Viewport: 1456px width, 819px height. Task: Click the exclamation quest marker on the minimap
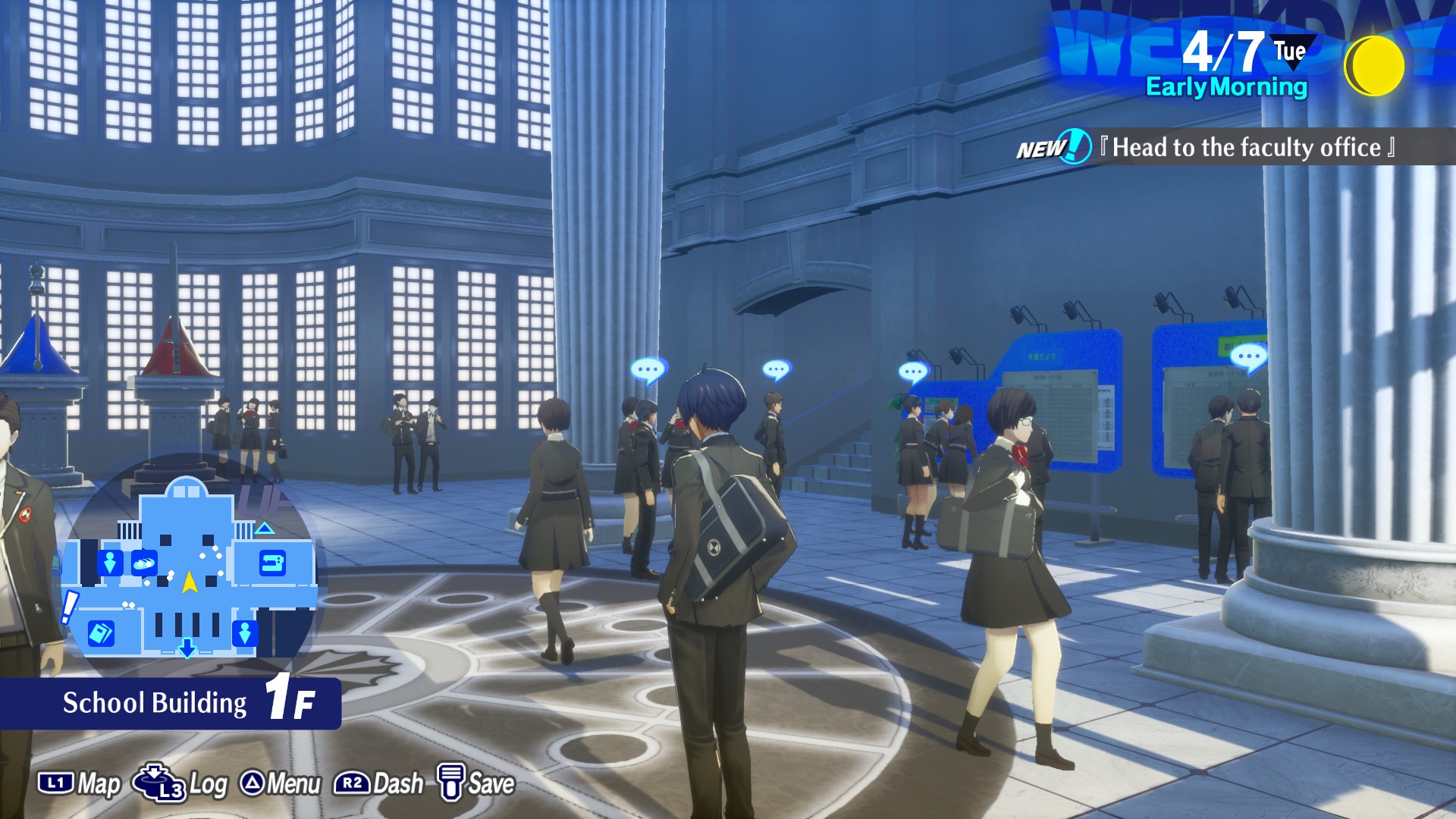pyautogui.click(x=69, y=607)
